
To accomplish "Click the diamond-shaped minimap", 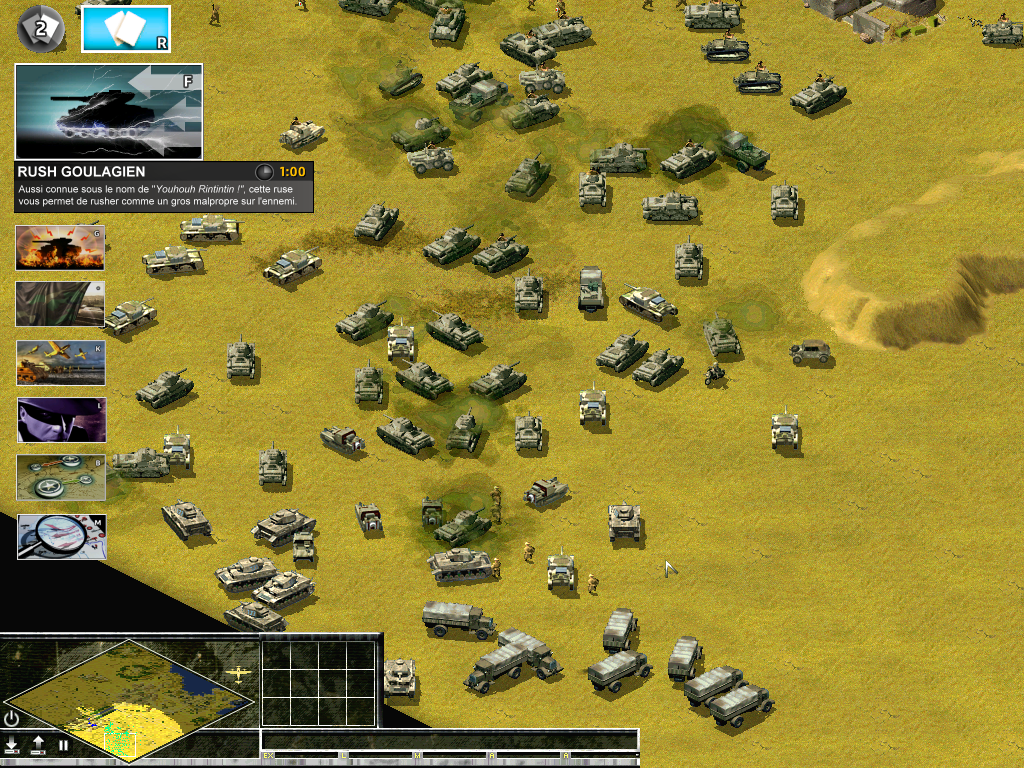I will (130, 697).
